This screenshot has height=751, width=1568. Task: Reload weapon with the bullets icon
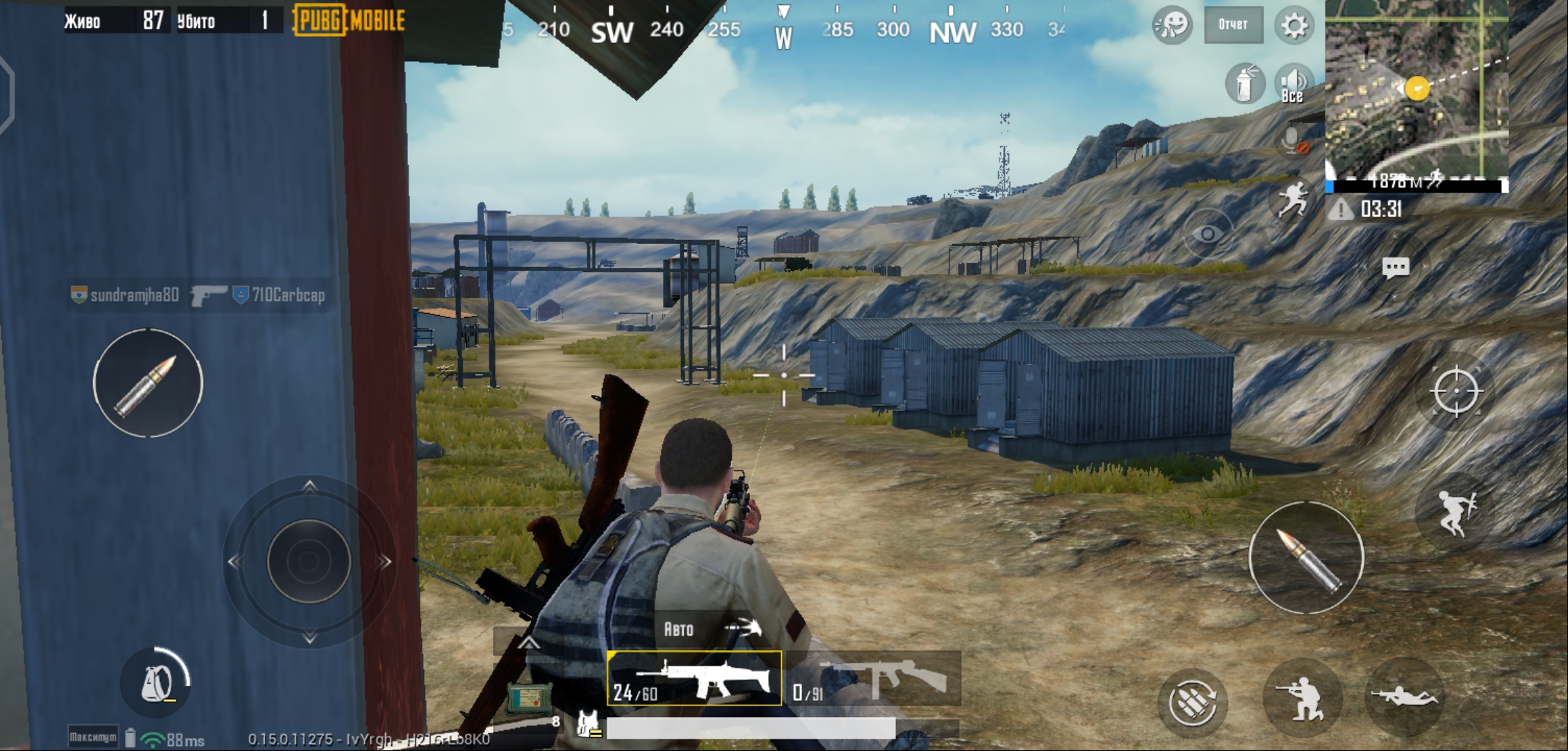click(1192, 702)
